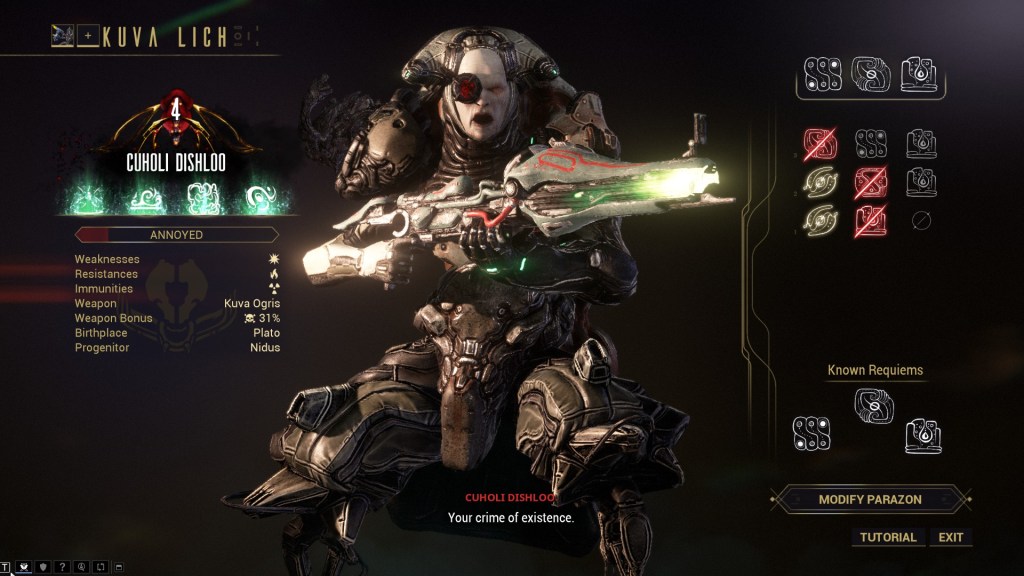Select the T chat button in toolbar
This screenshot has width=1024, height=576.
6,568
